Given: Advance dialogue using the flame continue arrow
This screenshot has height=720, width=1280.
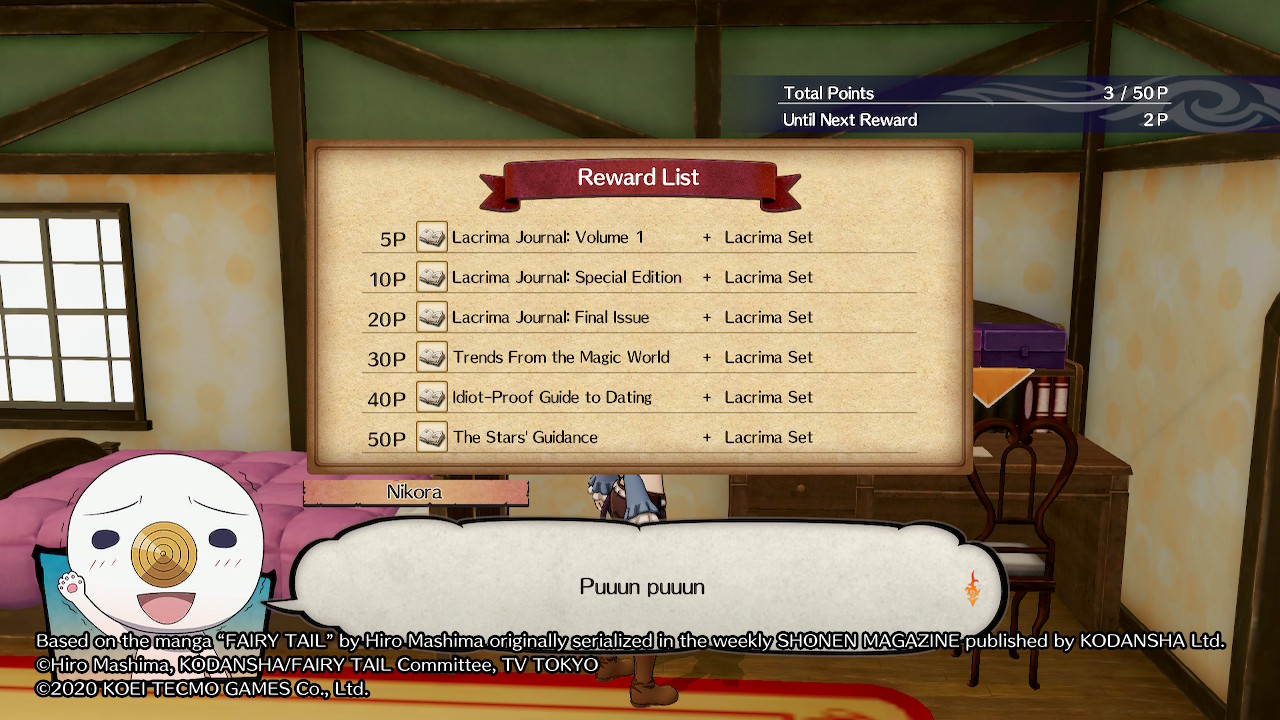Looking at the screenshot, I should pos(972,589).
